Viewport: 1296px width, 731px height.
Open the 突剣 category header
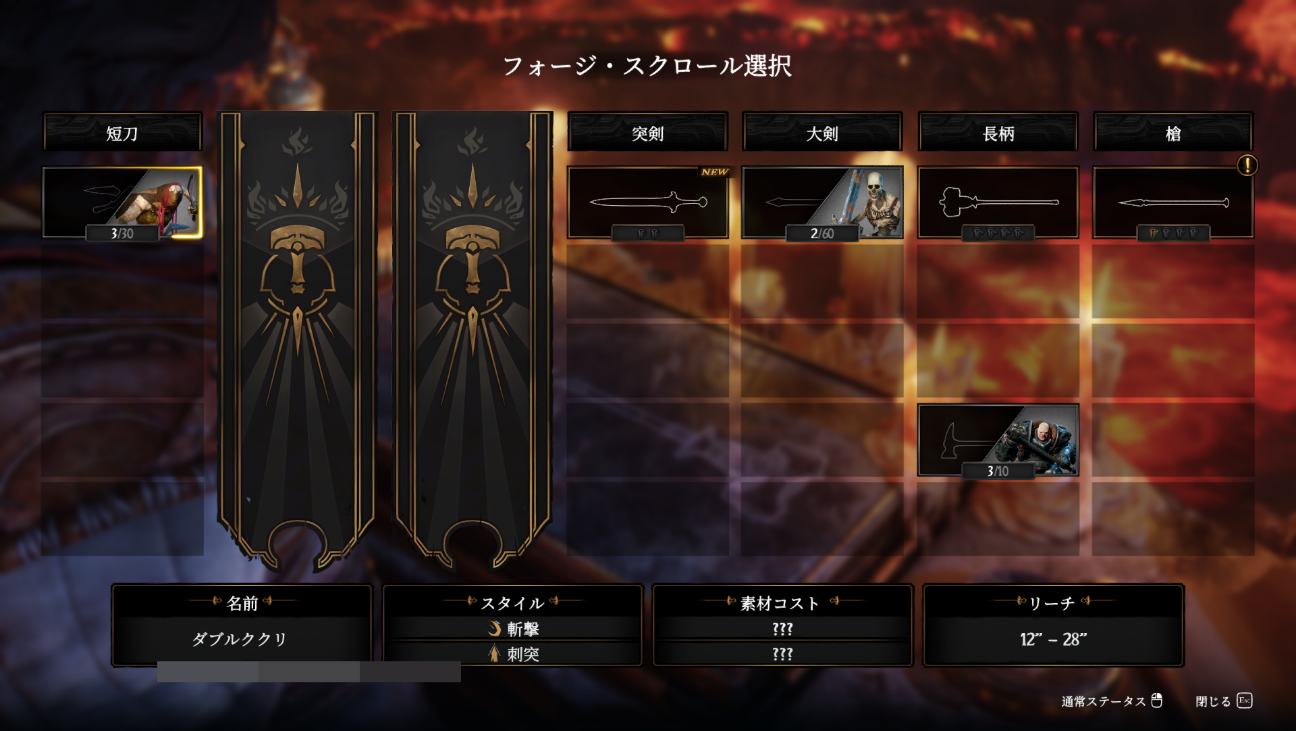coord(648,133)
